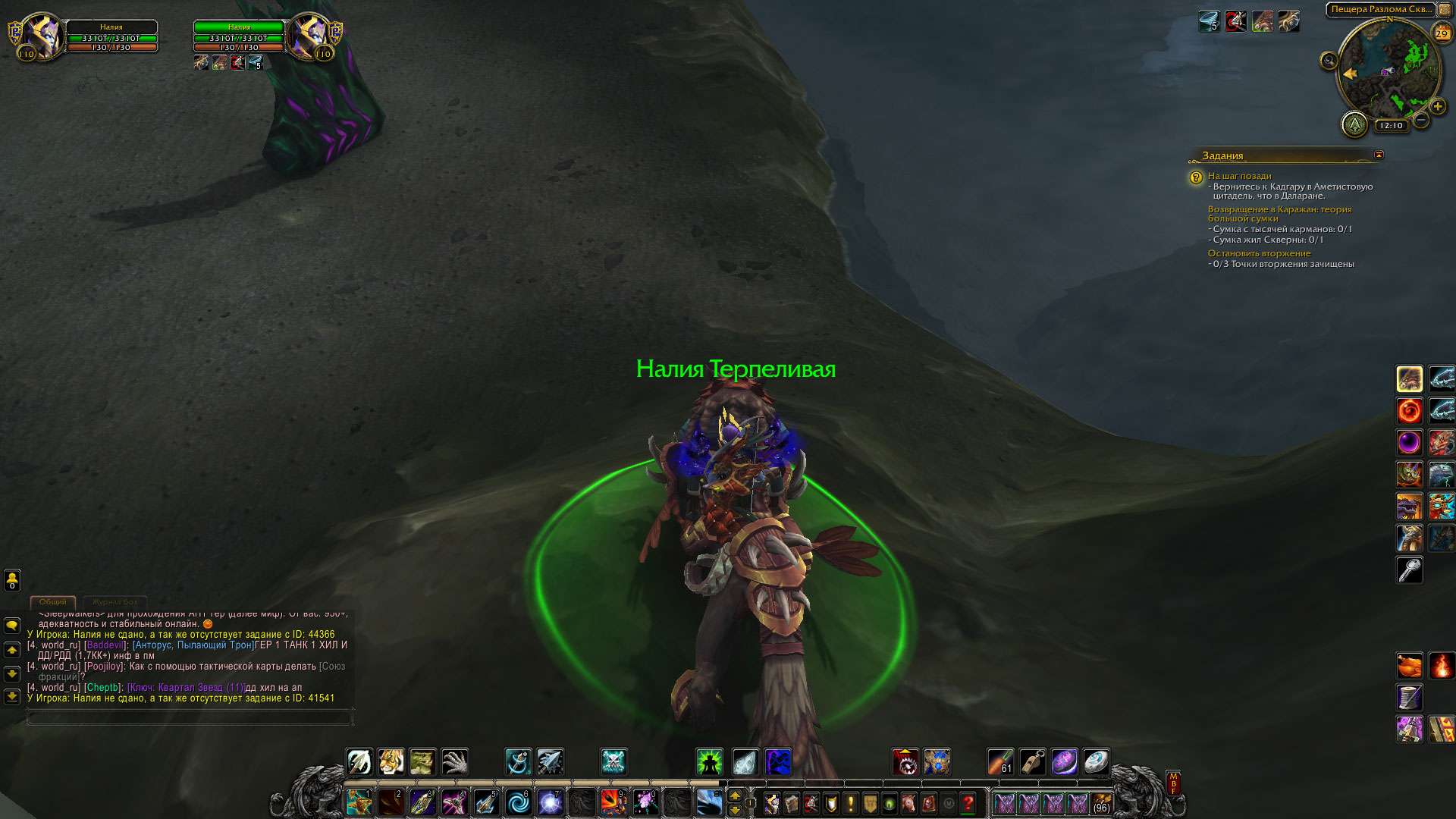Open the calendar showing day 29

1441,33
